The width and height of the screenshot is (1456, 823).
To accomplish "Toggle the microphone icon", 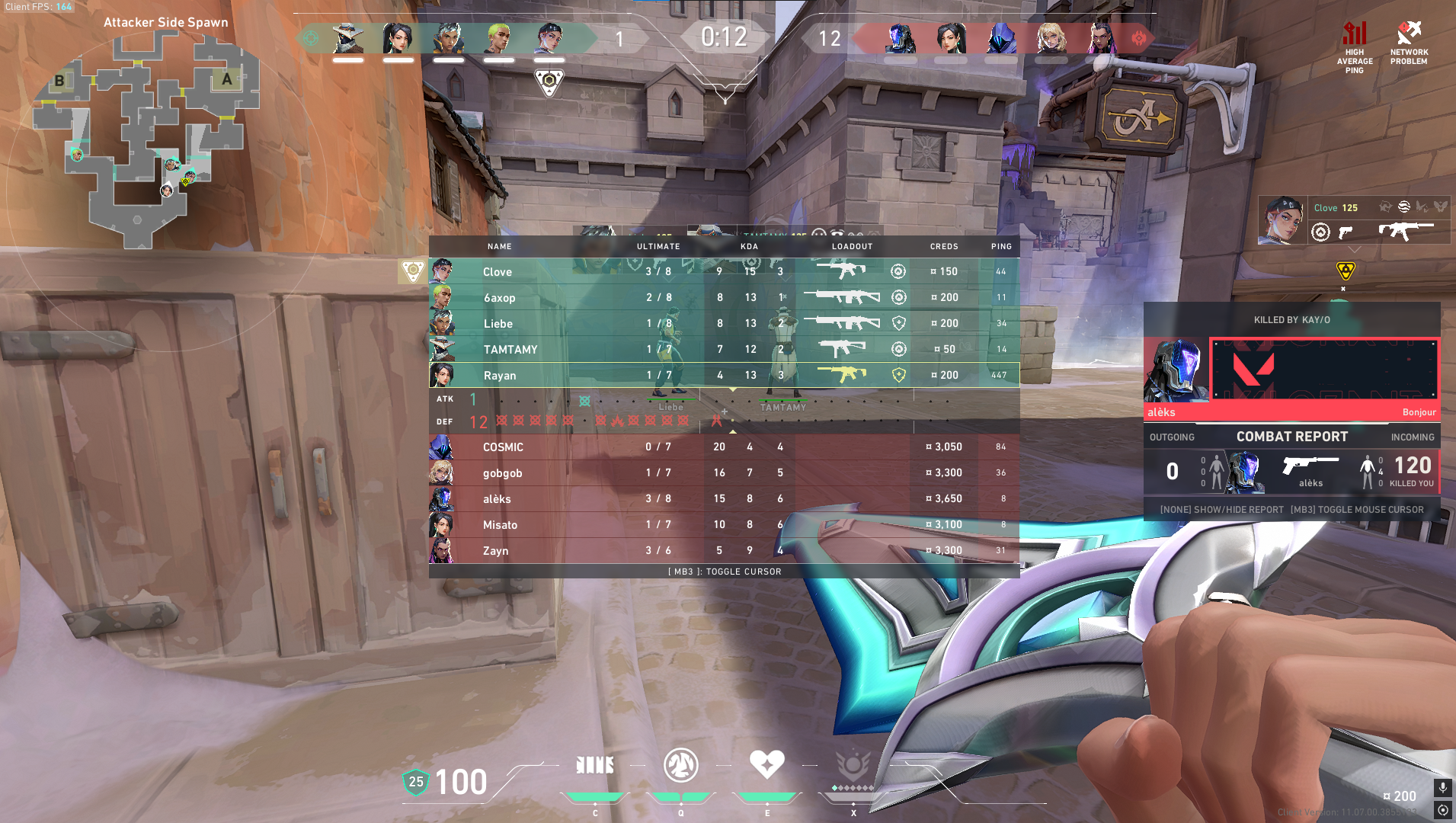I will pos(1442,788).
